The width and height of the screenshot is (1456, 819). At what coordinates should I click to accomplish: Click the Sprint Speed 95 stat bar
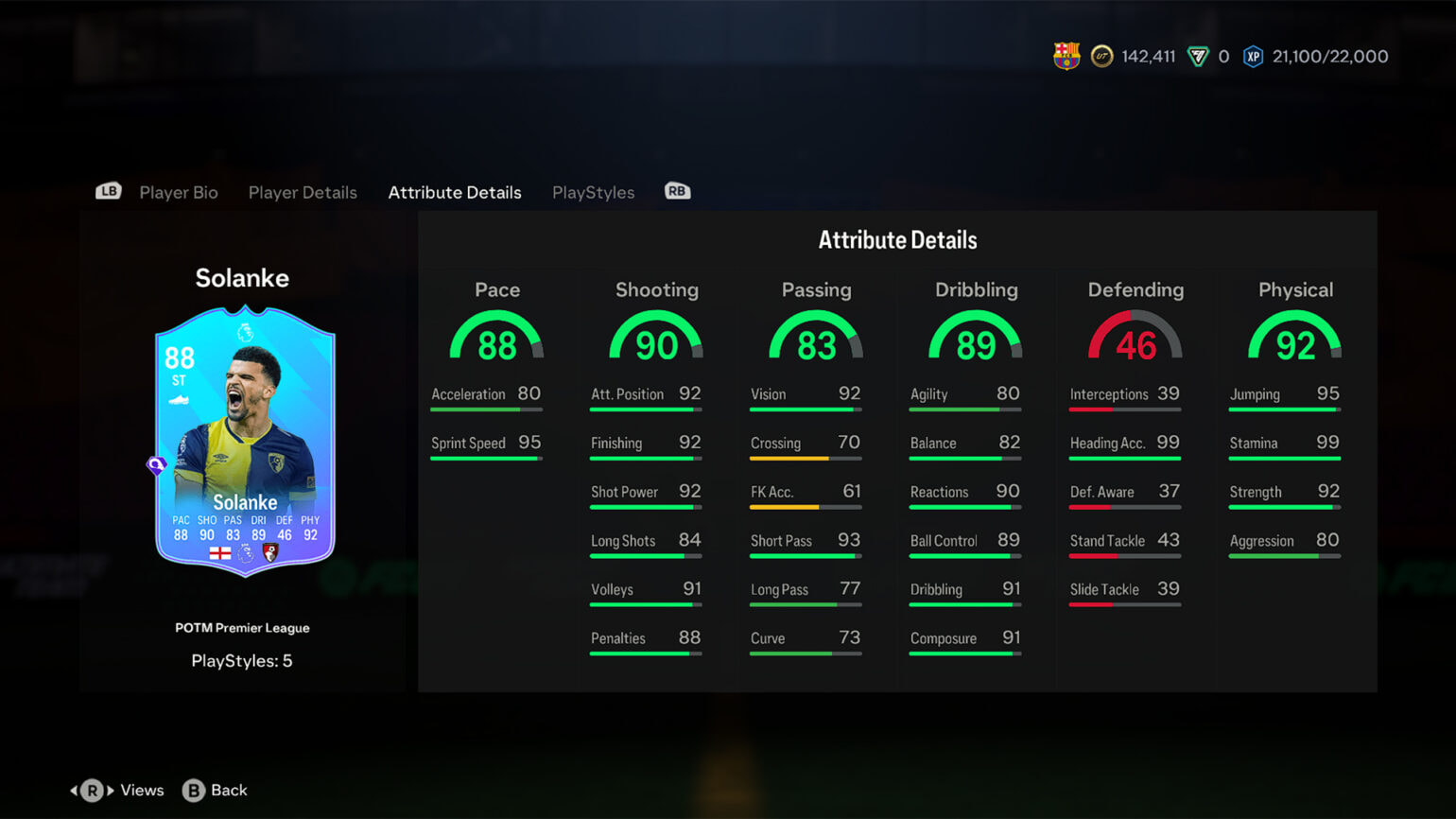486,449
